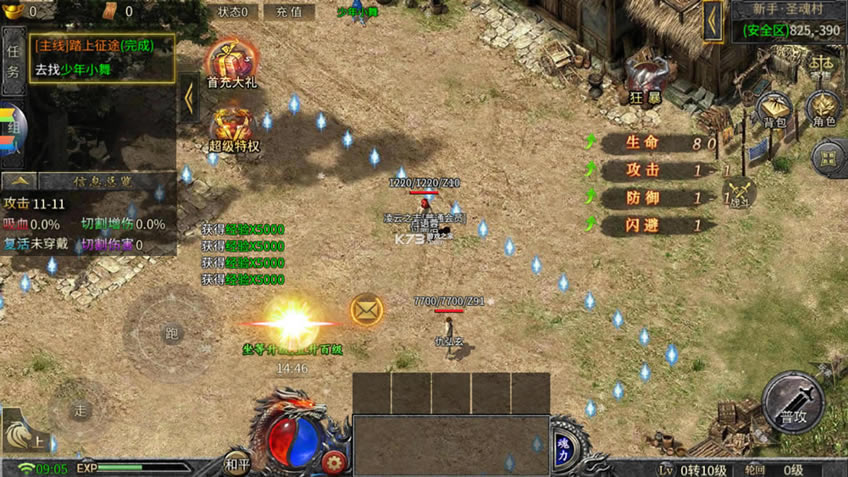Open the gear settings button
The width and height of the screenshot is (848, 477).
click(x=334, y=462)
